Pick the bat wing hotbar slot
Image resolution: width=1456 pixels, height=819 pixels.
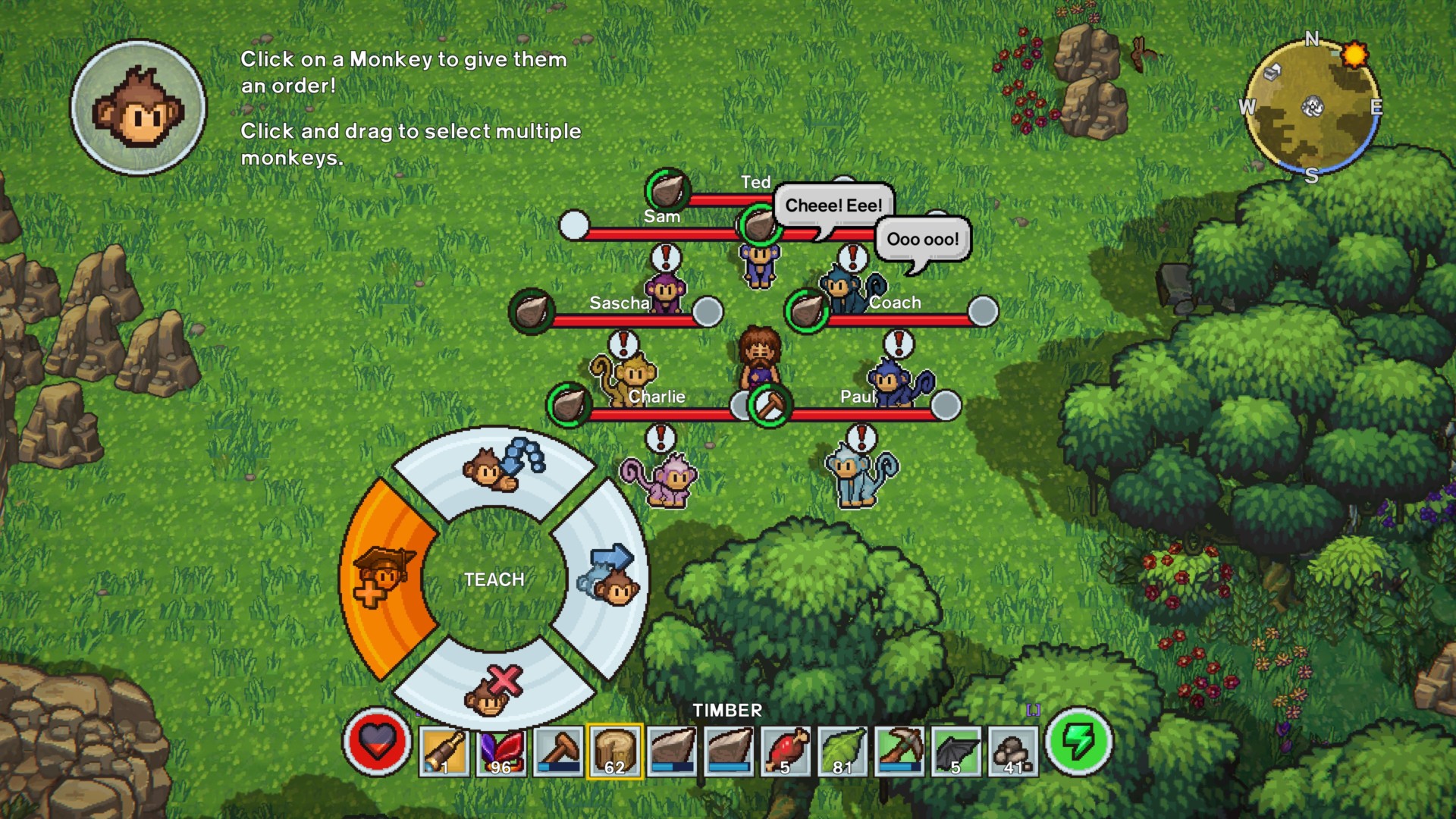click(x=956, y=751)
